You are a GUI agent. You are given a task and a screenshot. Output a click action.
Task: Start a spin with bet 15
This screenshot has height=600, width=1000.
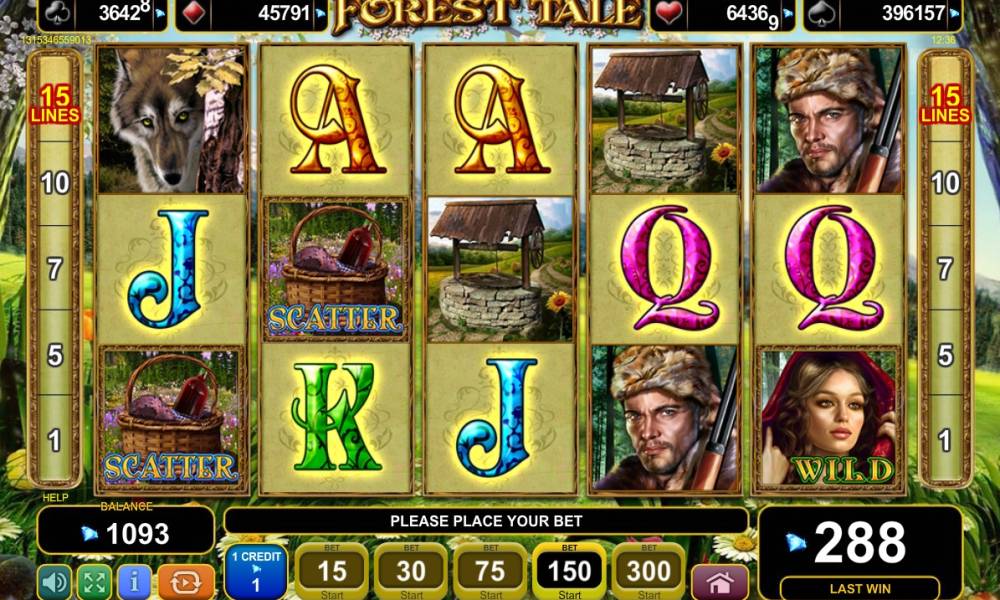click(330, 572)
